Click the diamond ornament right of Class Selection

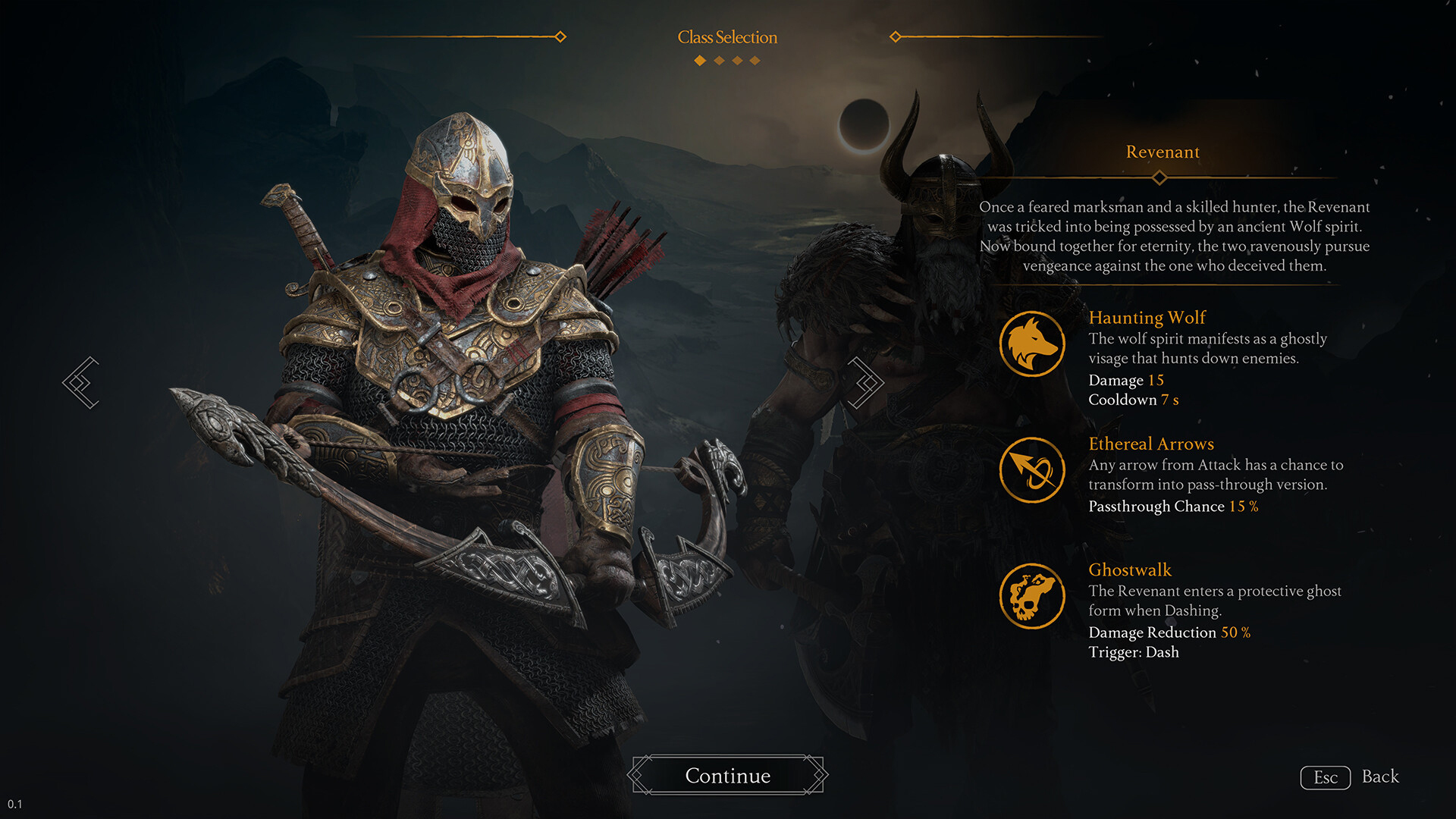(x=896, y=35)
